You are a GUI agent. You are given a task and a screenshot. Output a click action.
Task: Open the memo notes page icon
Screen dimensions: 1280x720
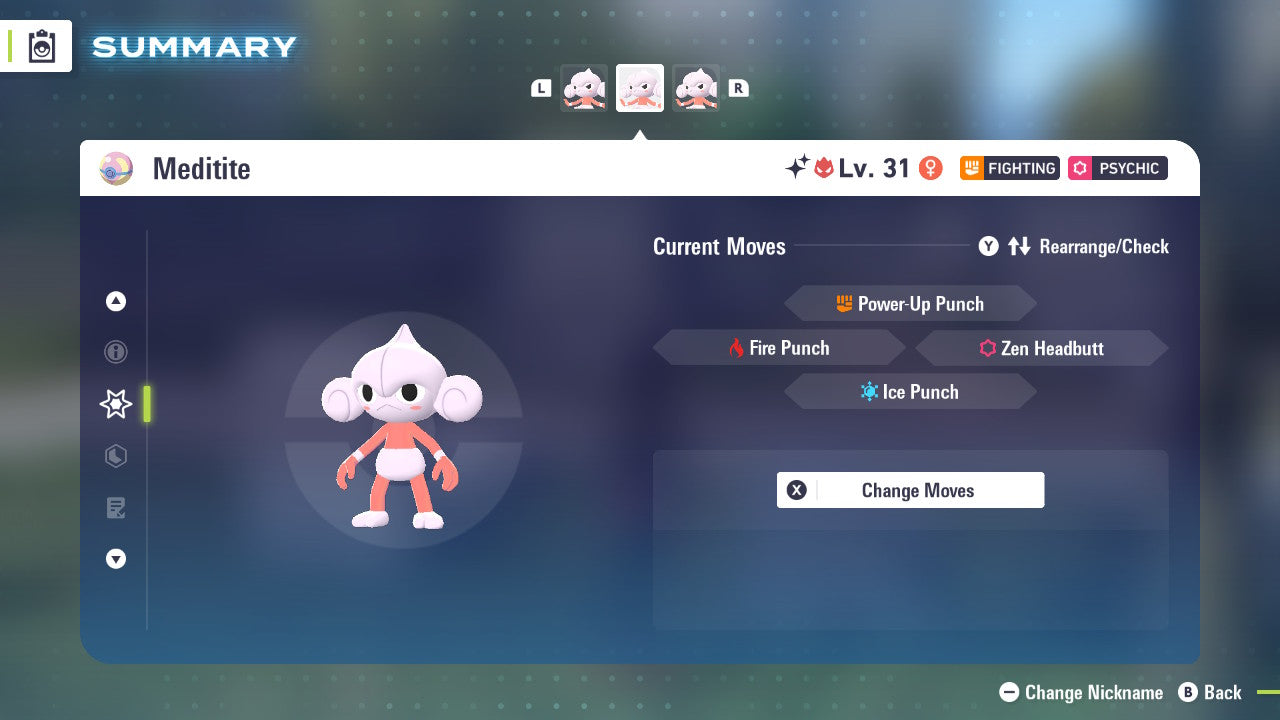point(116,508)
